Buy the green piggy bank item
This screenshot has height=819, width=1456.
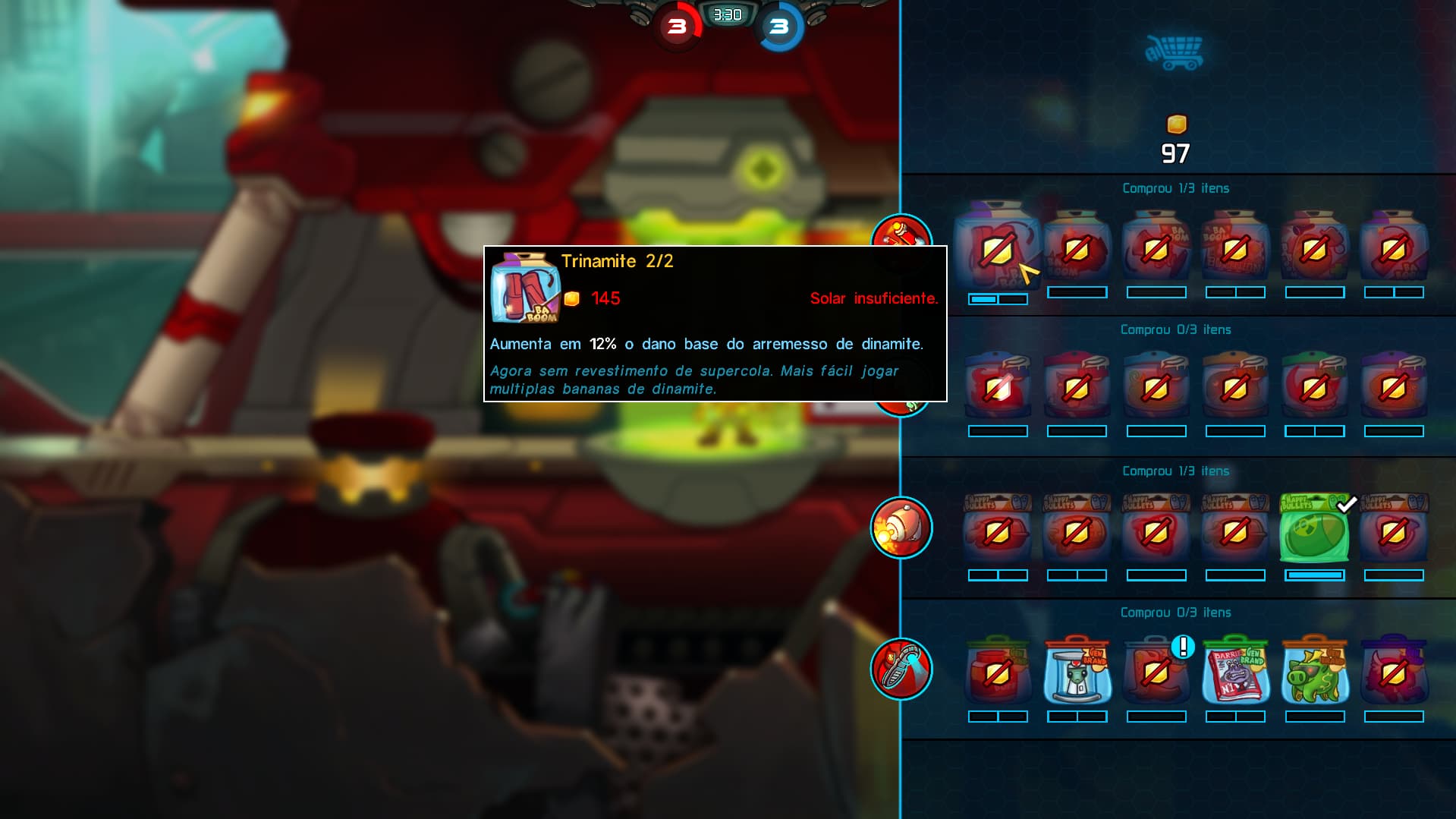(x=1314, y=673)
